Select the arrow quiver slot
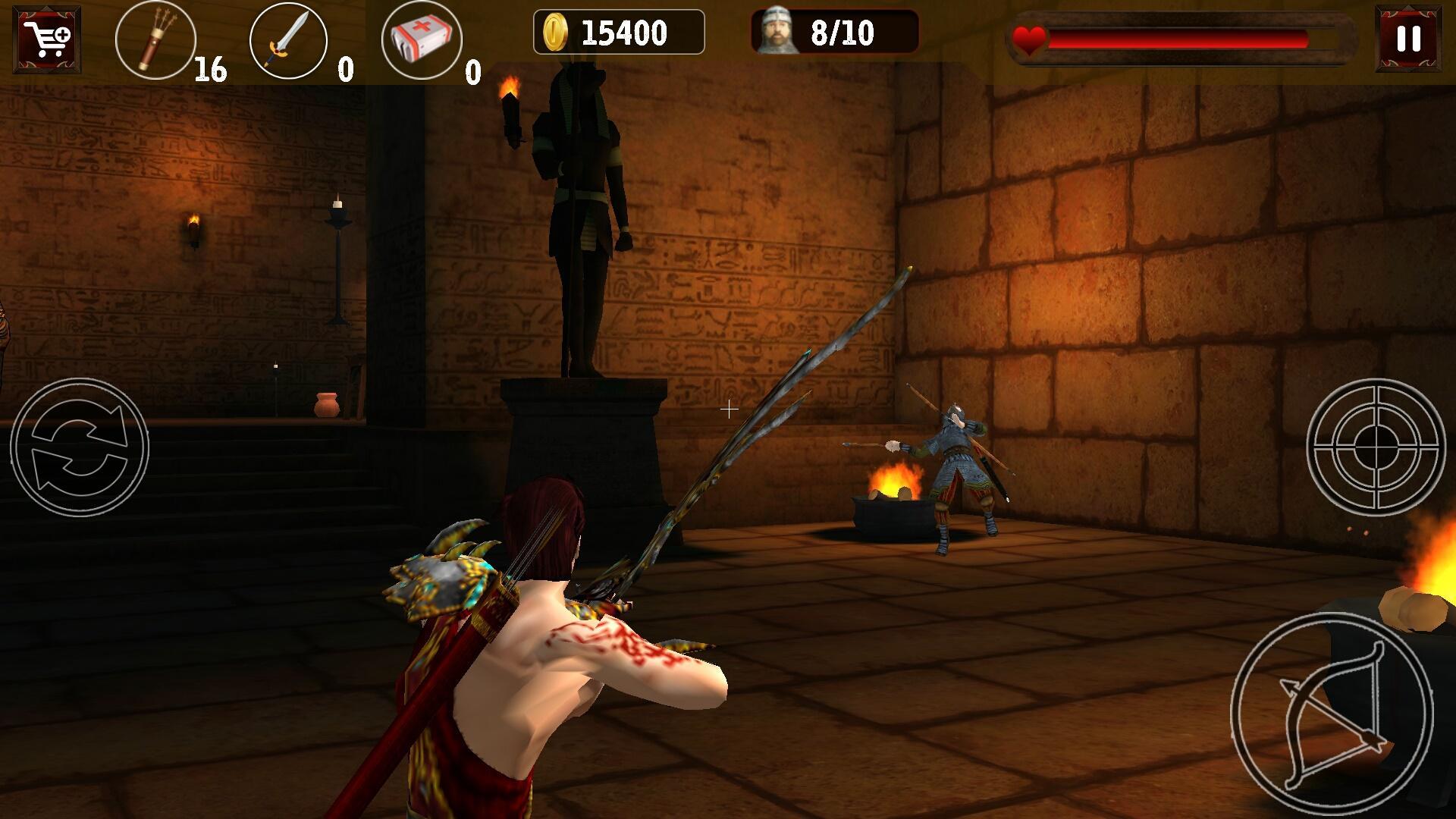The height and width of the screenshot is (819, 1456). pyautogui.click(x=155, y=39)
